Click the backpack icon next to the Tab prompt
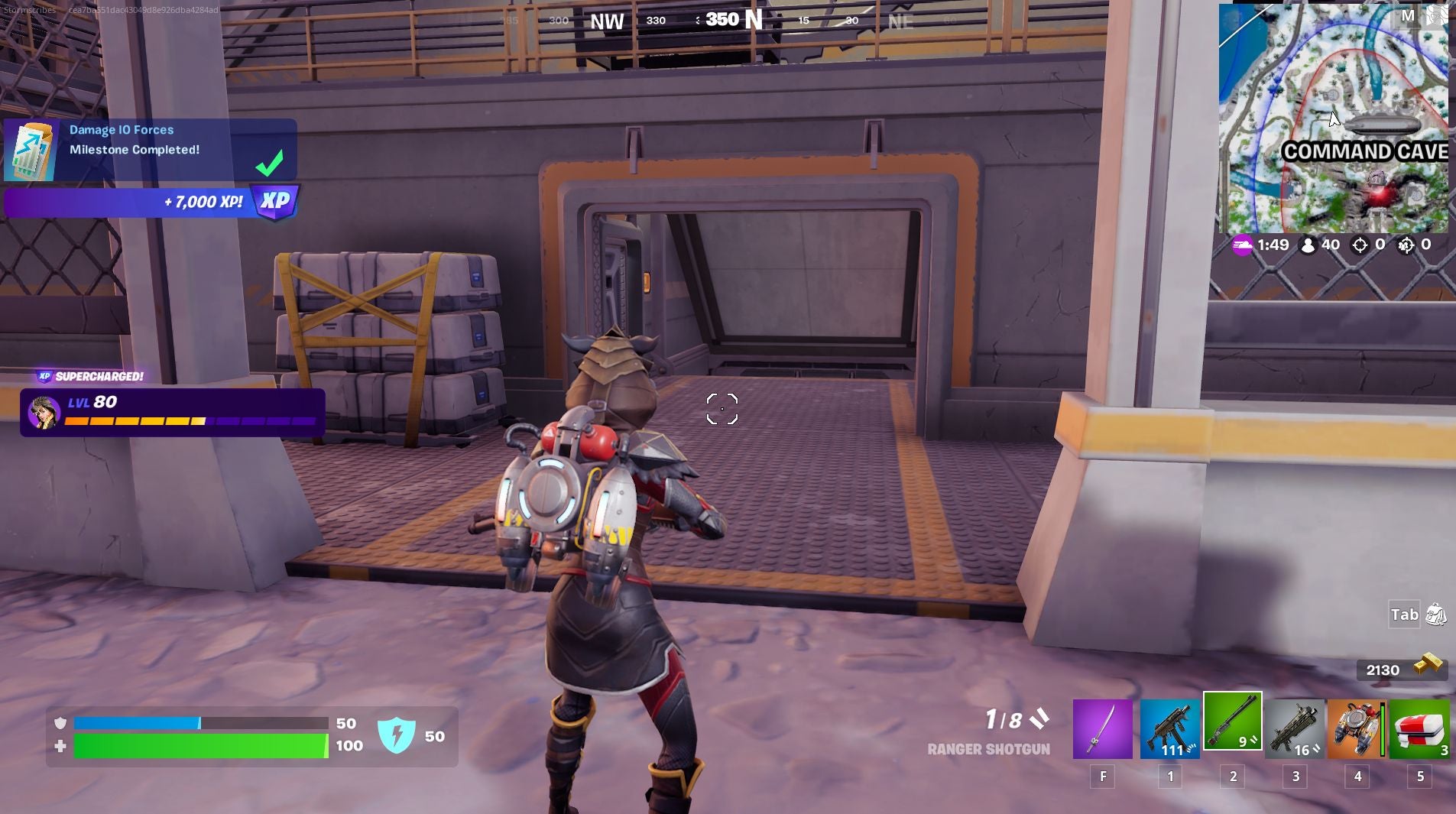The width and height of the screenshot is (1456, 814). [1436, 615]
